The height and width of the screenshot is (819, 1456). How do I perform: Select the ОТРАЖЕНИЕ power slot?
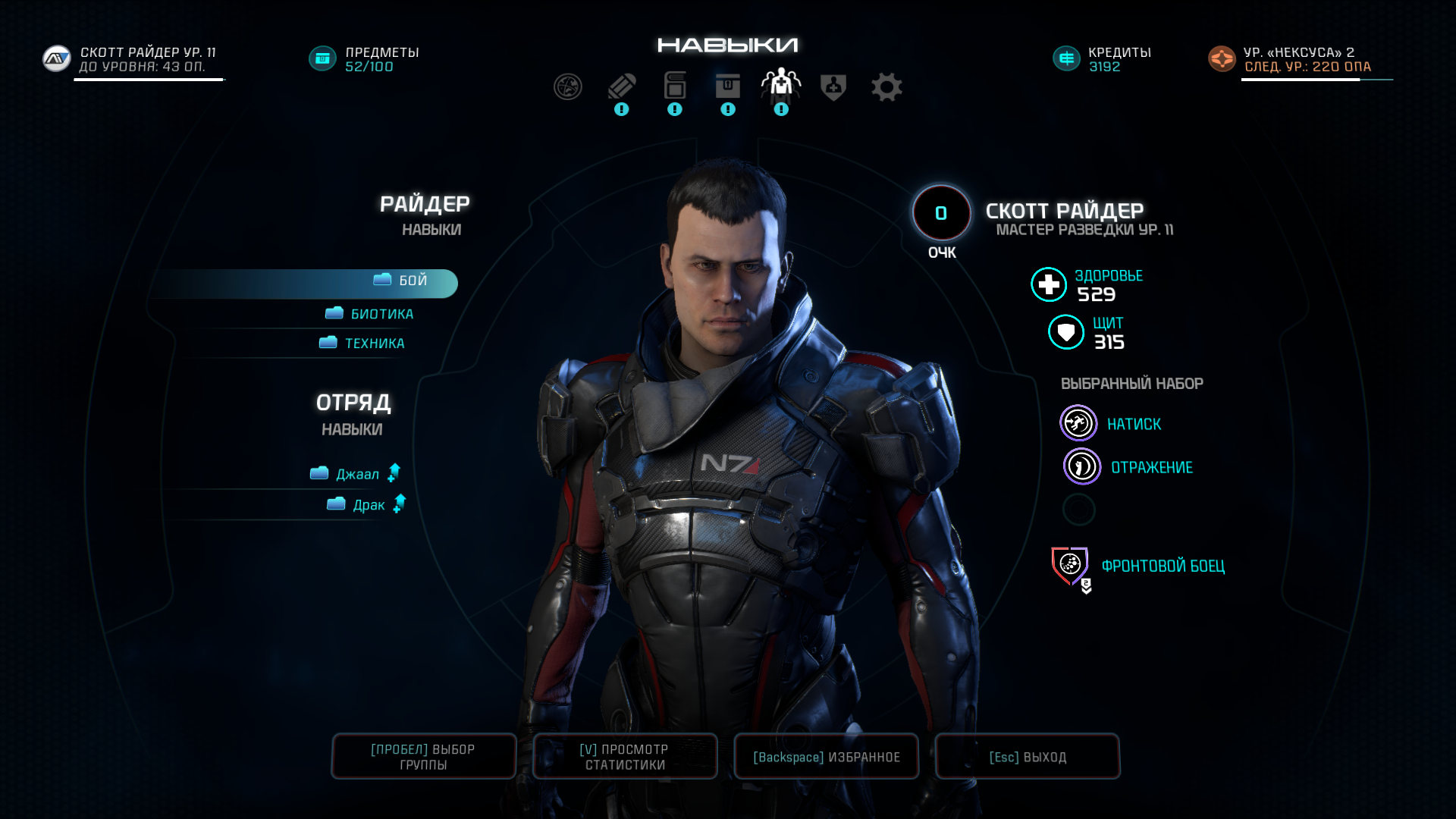point(1081,467)
